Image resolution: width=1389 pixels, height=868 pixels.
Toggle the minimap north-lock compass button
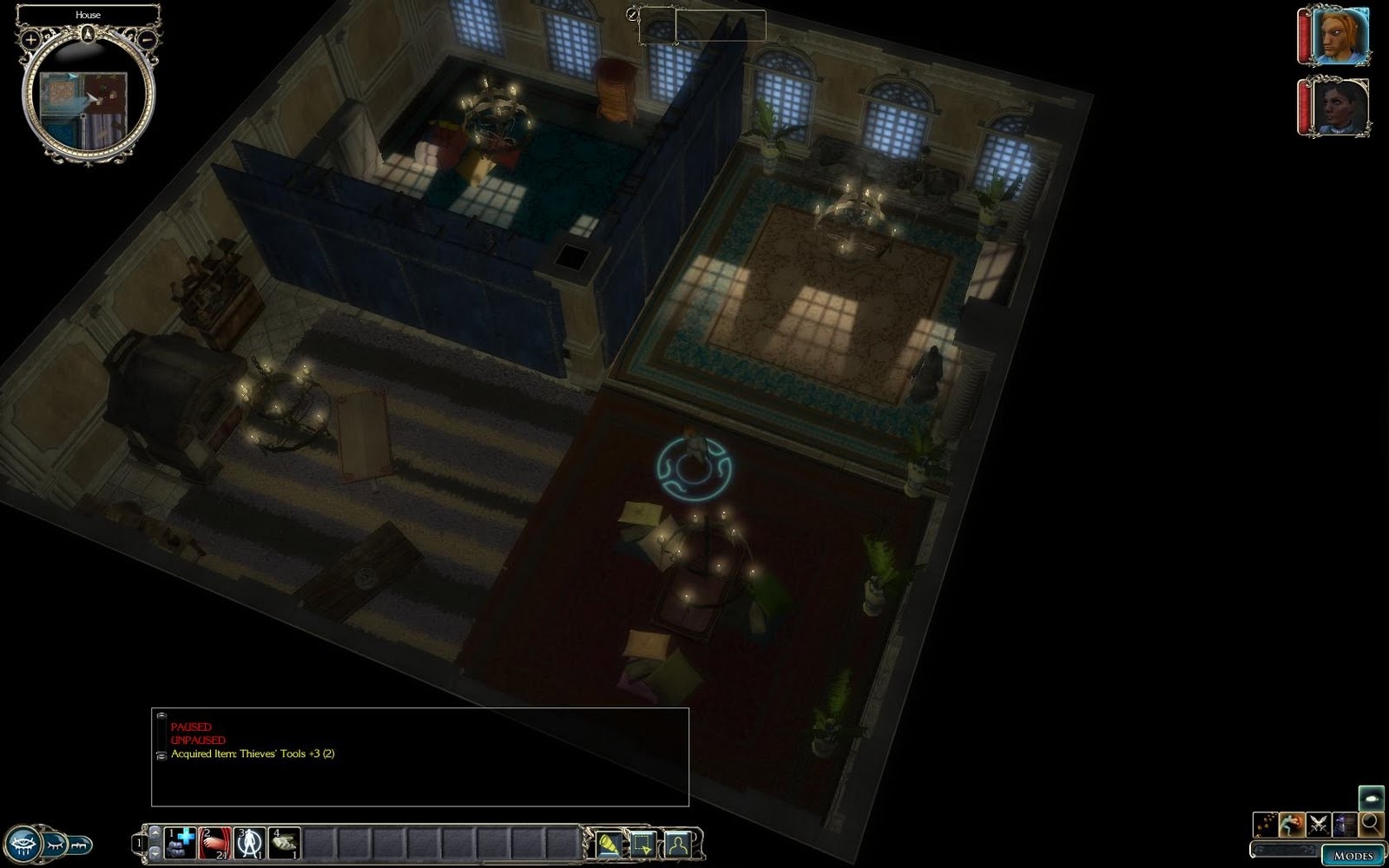(88, 34)
